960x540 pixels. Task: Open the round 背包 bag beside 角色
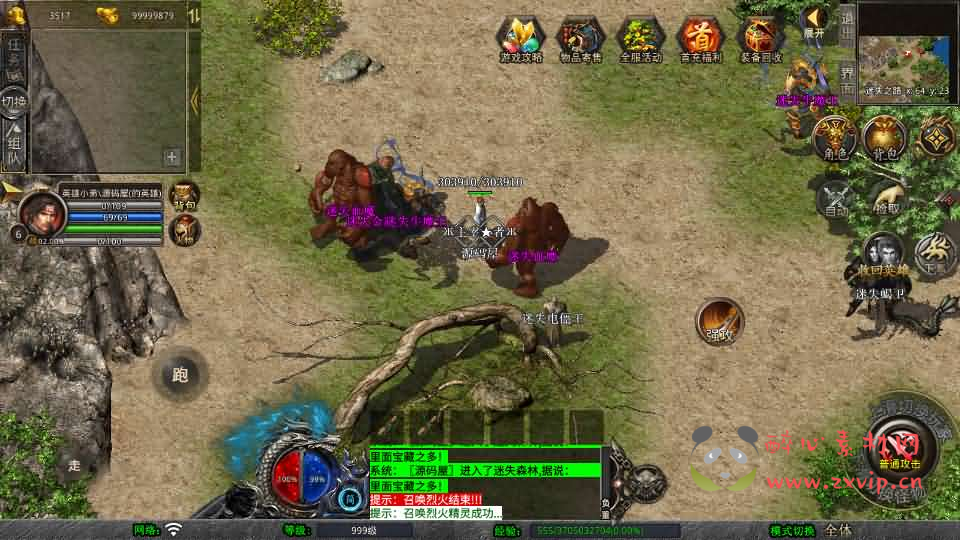pyautogui.click(x=884, y=137)
